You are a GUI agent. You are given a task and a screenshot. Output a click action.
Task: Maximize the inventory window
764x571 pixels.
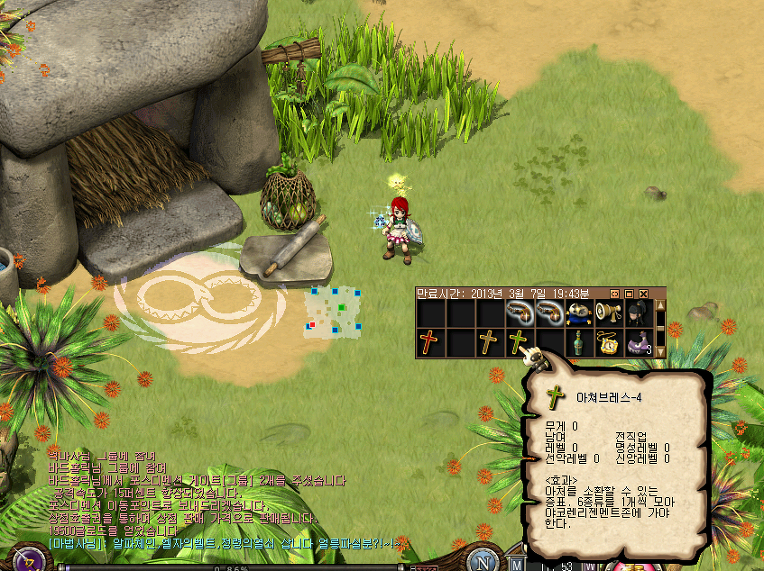coord(630,293)
